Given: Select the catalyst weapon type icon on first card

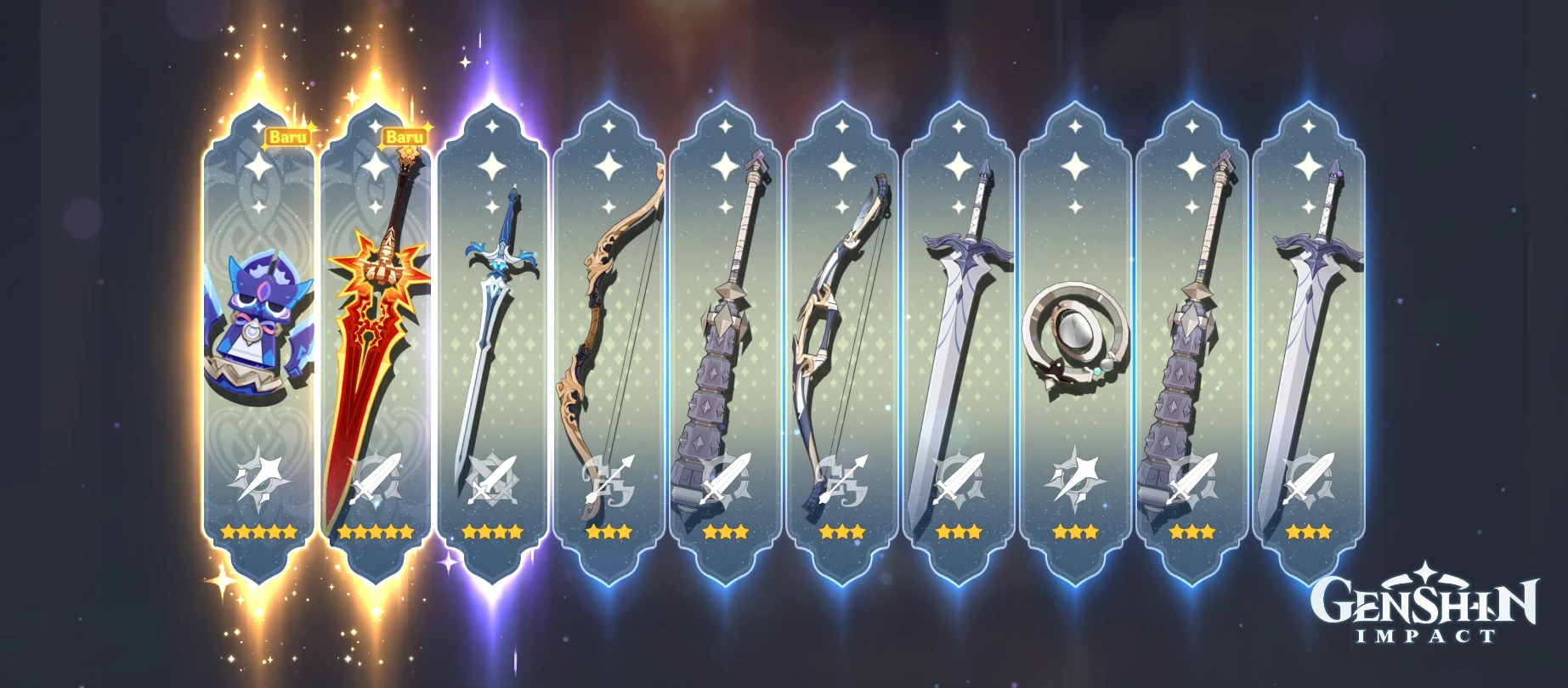Looking at the screenshot, I should point(259,480).
